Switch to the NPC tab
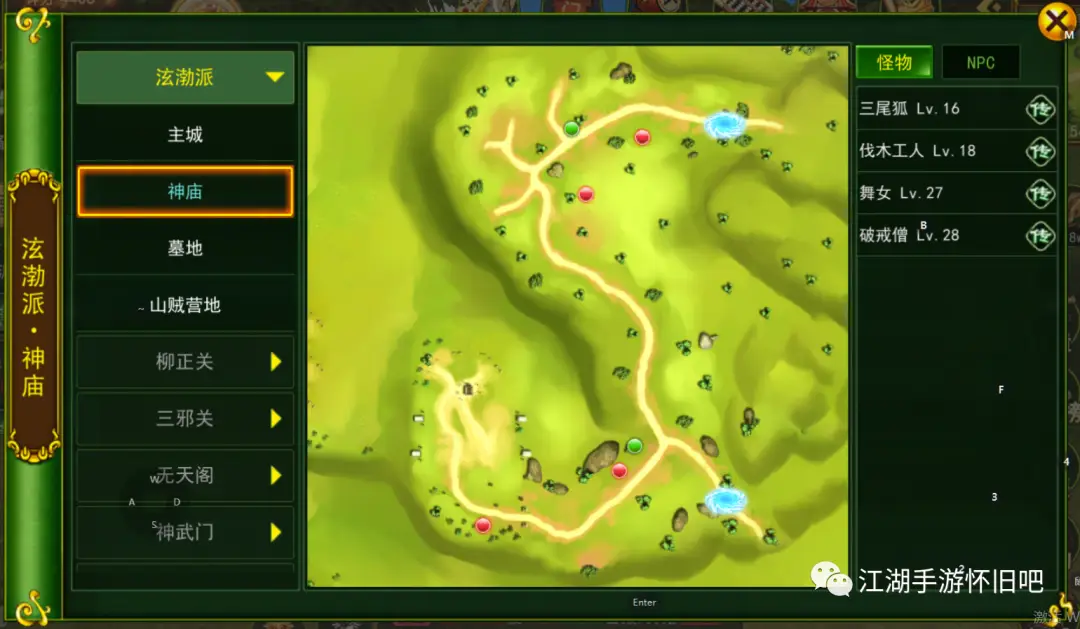 980,62
